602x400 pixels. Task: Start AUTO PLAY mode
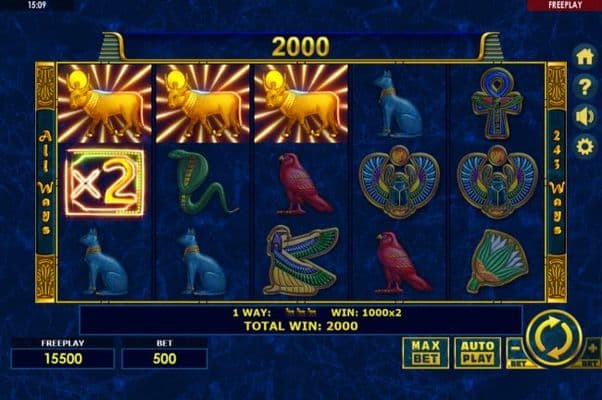(477, 352)
